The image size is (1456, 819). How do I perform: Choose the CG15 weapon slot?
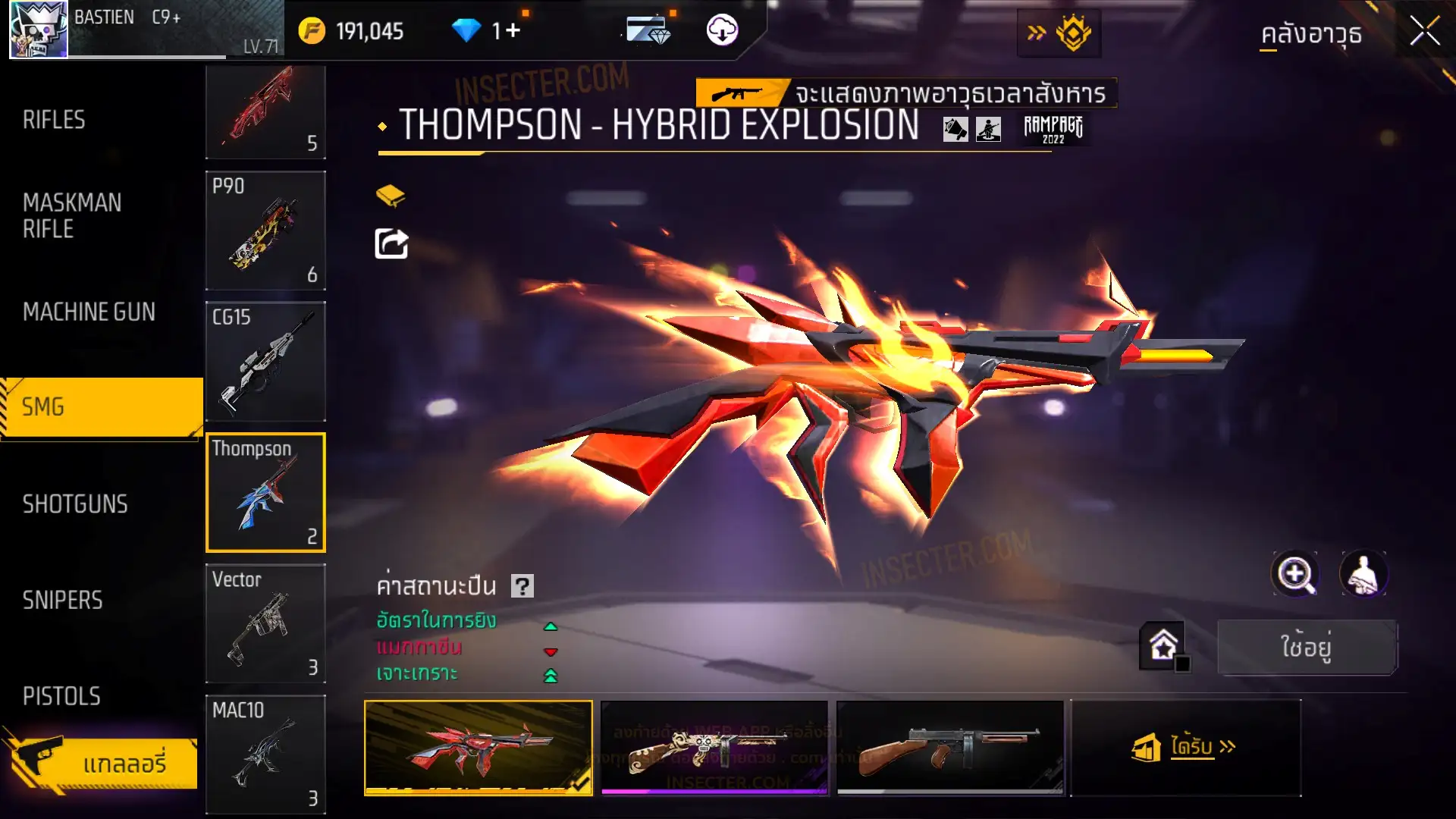[265, 362]
